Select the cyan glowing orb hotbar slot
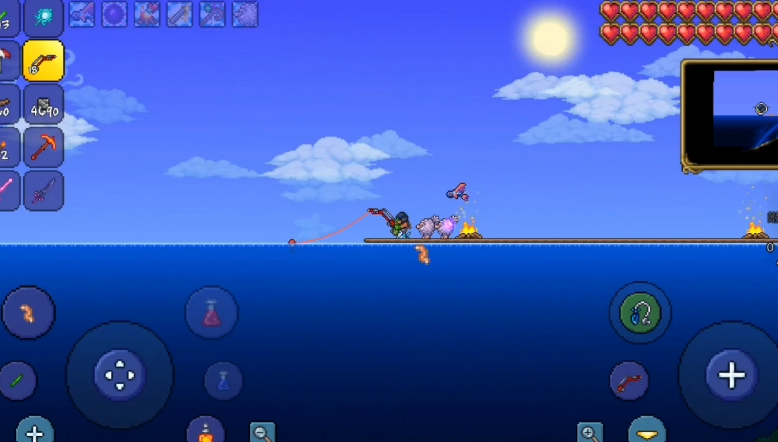This screenshot has height=442, width=778. 43,17
